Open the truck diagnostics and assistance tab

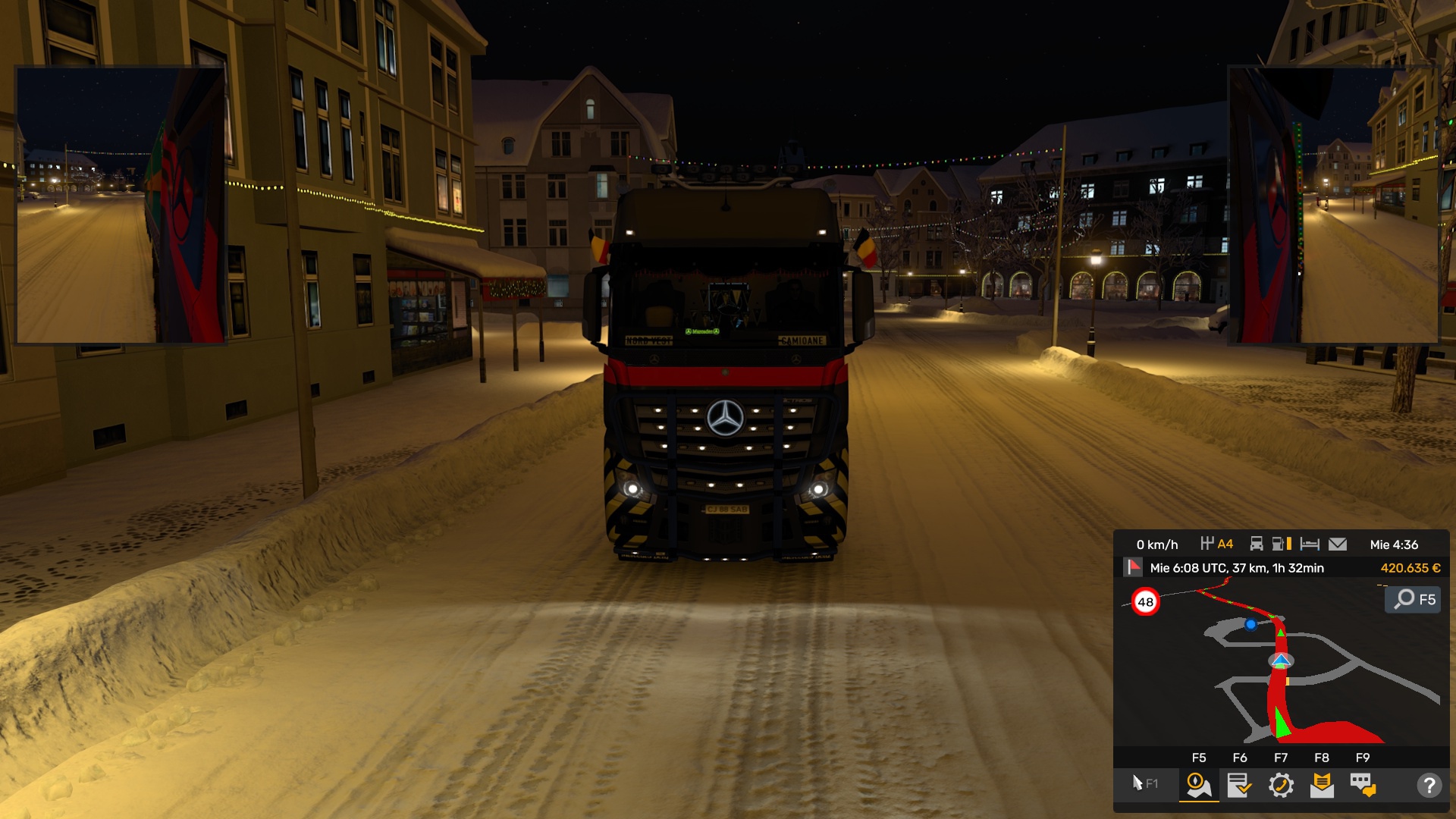tap(1281, 785)
